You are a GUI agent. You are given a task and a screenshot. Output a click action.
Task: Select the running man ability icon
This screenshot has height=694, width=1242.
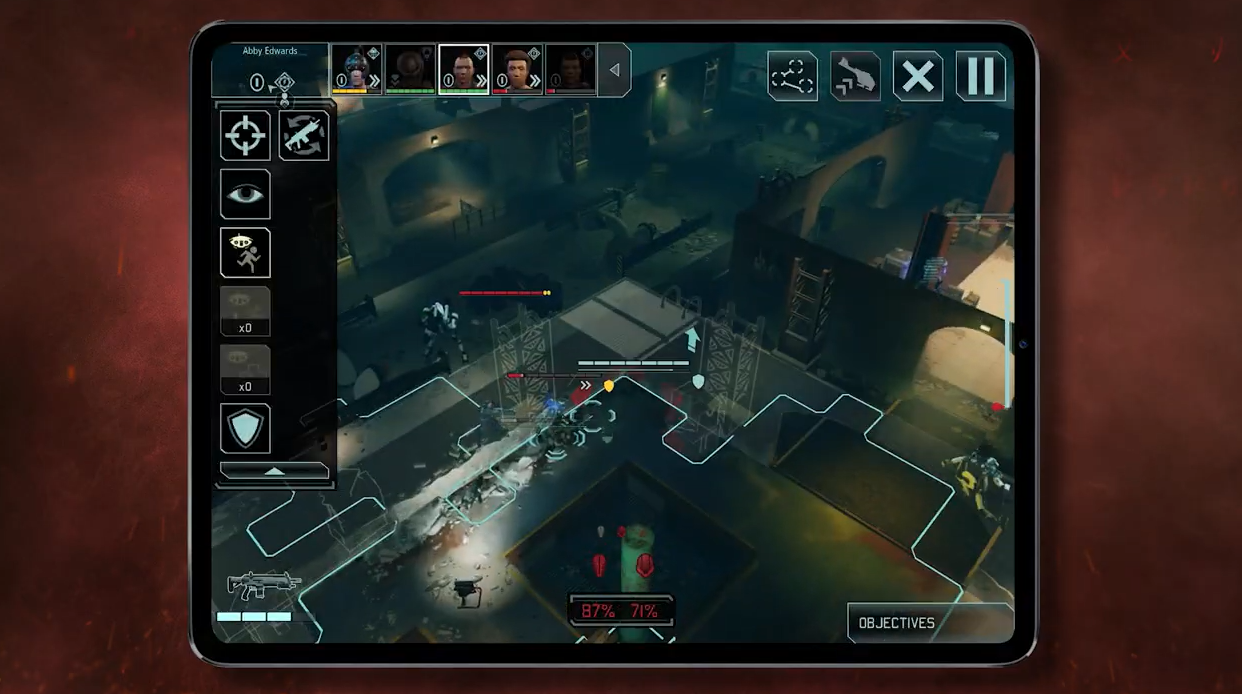(x=245, y=253)
